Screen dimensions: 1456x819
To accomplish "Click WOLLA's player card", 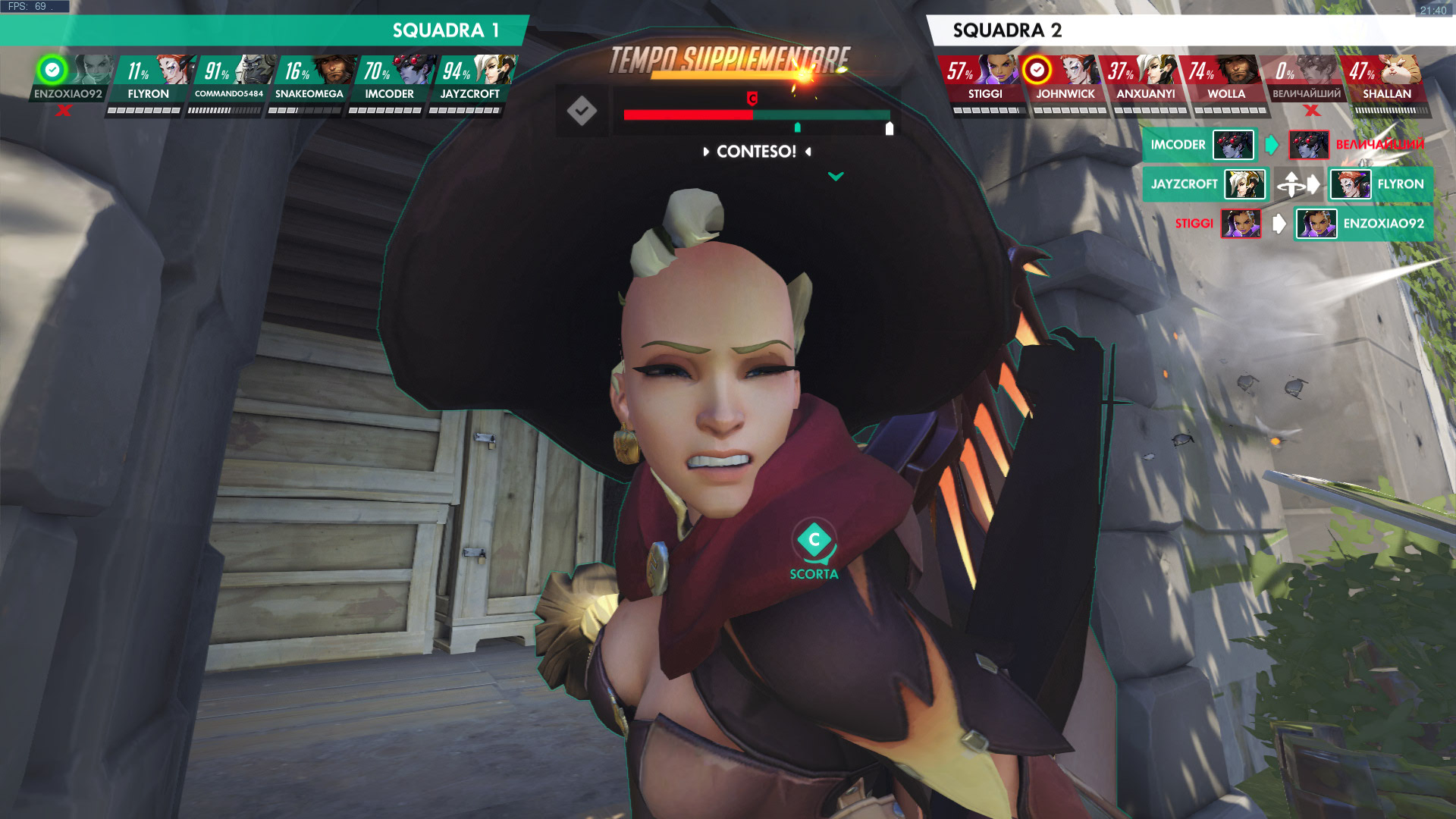I will tap(1226, 79).
